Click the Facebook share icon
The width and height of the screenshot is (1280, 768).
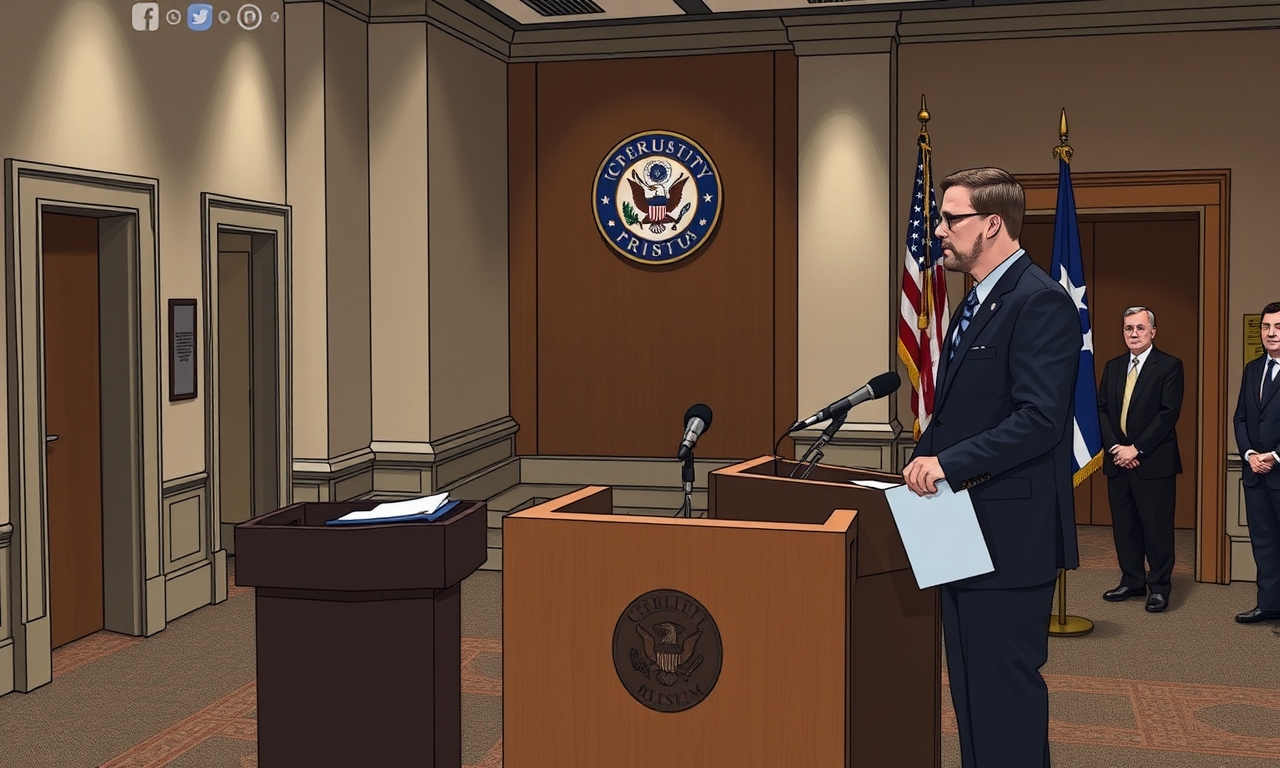145,17
